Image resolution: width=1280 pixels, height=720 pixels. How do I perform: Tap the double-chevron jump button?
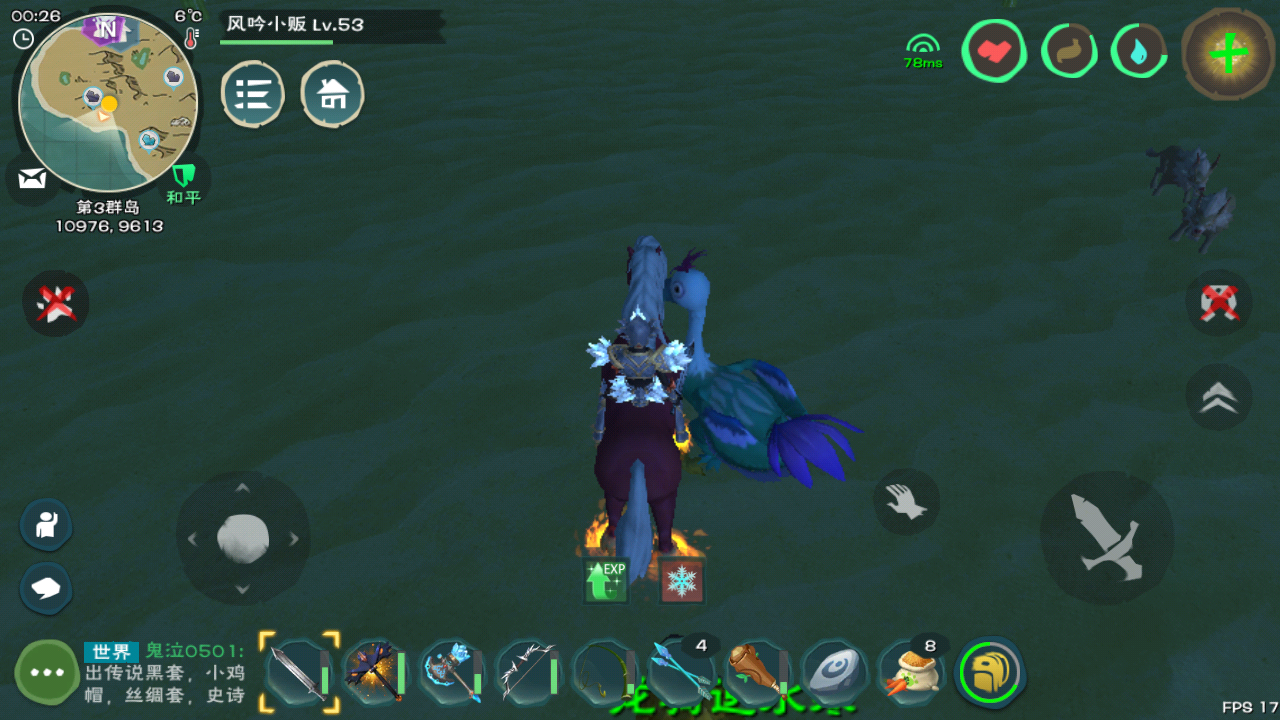click(x=1218, y=398)
